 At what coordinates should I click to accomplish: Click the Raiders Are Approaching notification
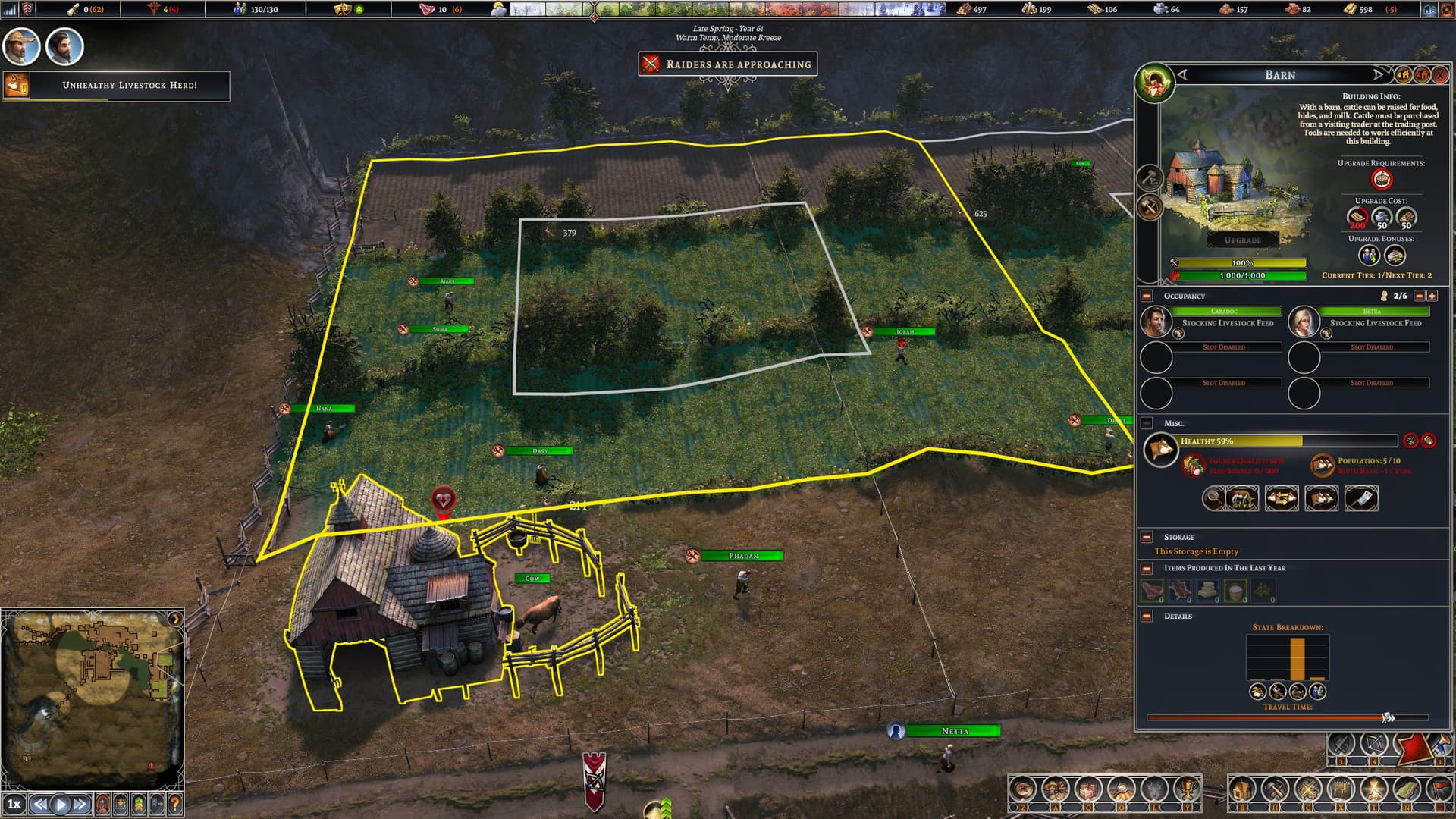coord(728,64)
